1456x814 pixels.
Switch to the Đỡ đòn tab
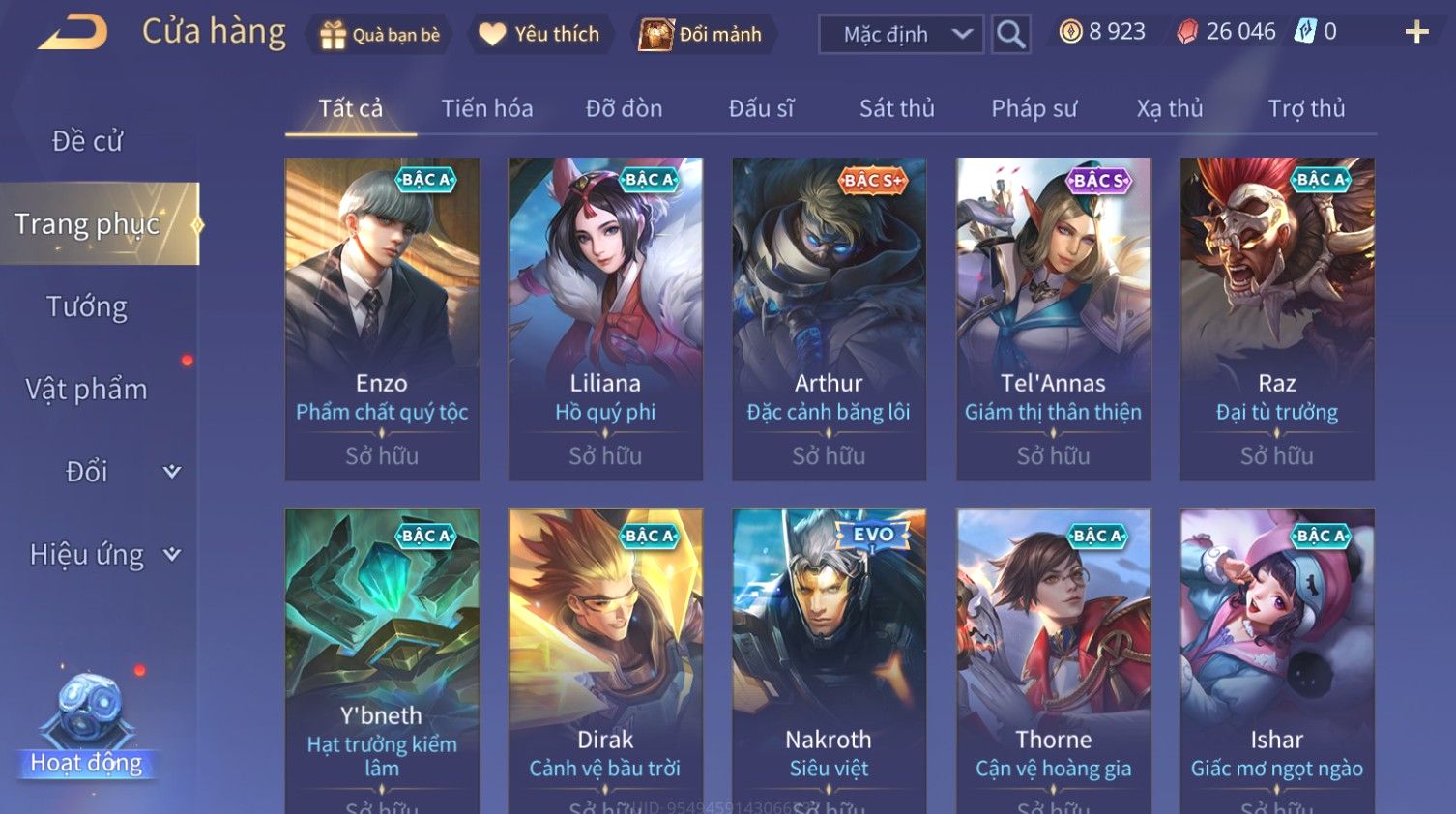(624, 108)
